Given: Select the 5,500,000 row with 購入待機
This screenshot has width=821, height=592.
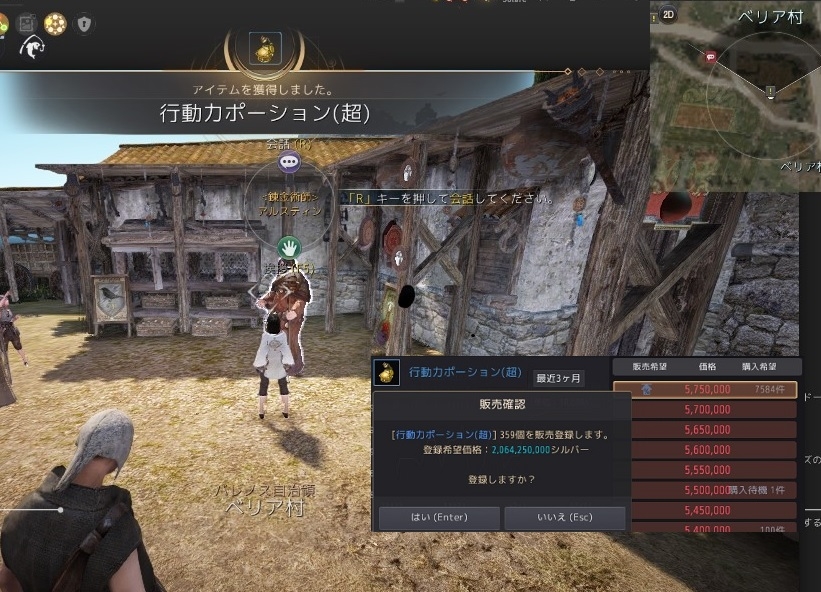Looking at the screenshot, I should click(x=705, y=490).
